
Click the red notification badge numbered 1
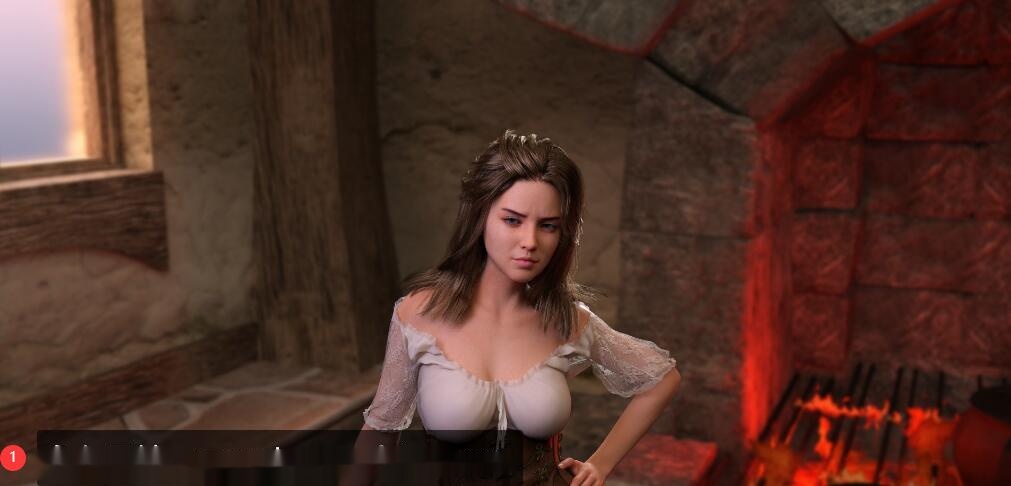[x=13, y=458]
